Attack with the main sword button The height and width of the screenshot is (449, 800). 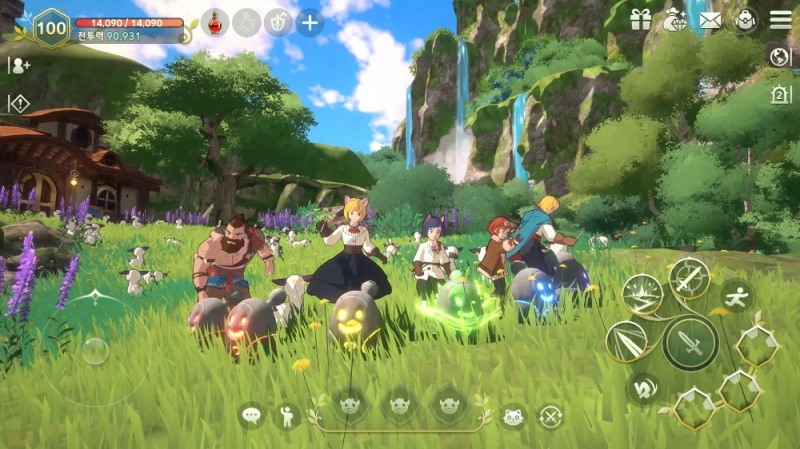tap(690, 343)
